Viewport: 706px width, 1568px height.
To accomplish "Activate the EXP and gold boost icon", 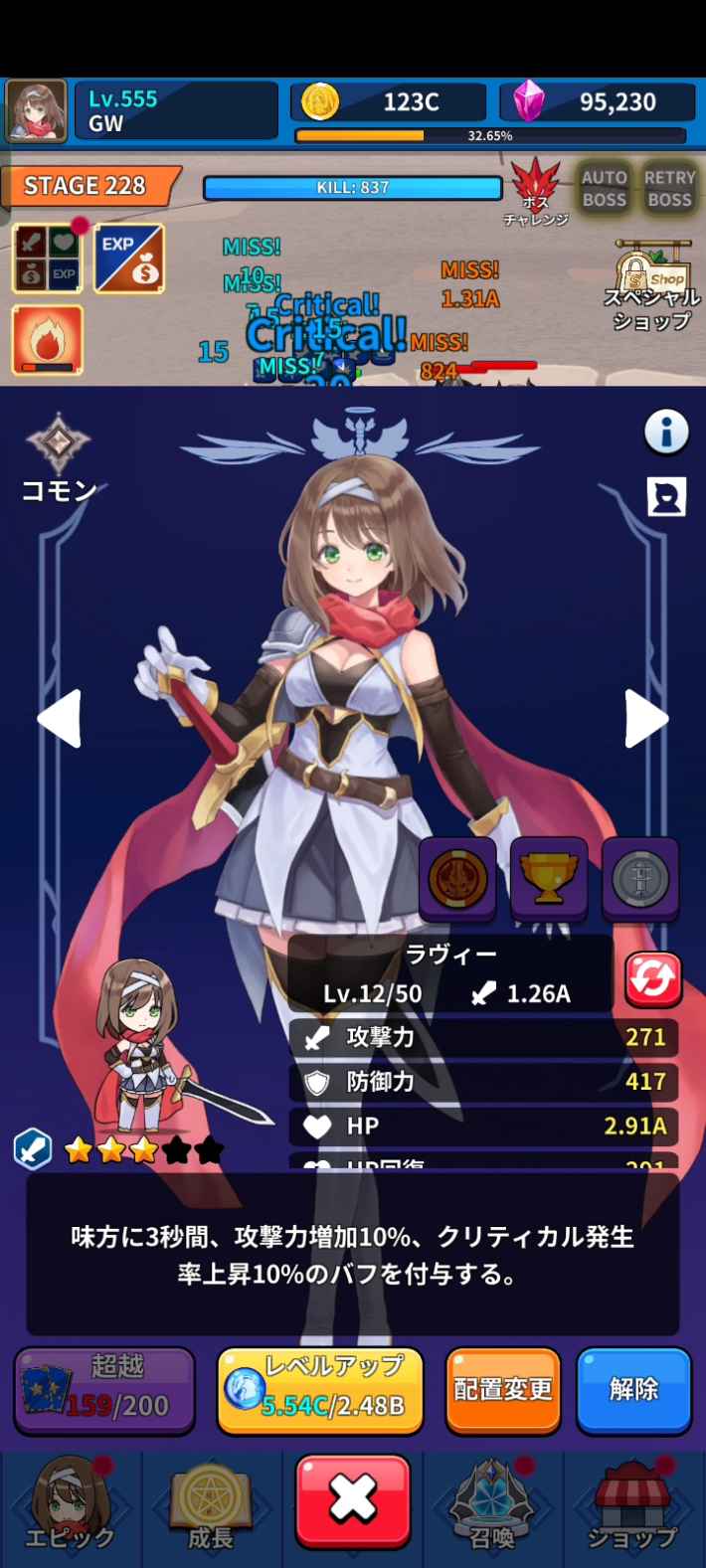I will (129, 259).
